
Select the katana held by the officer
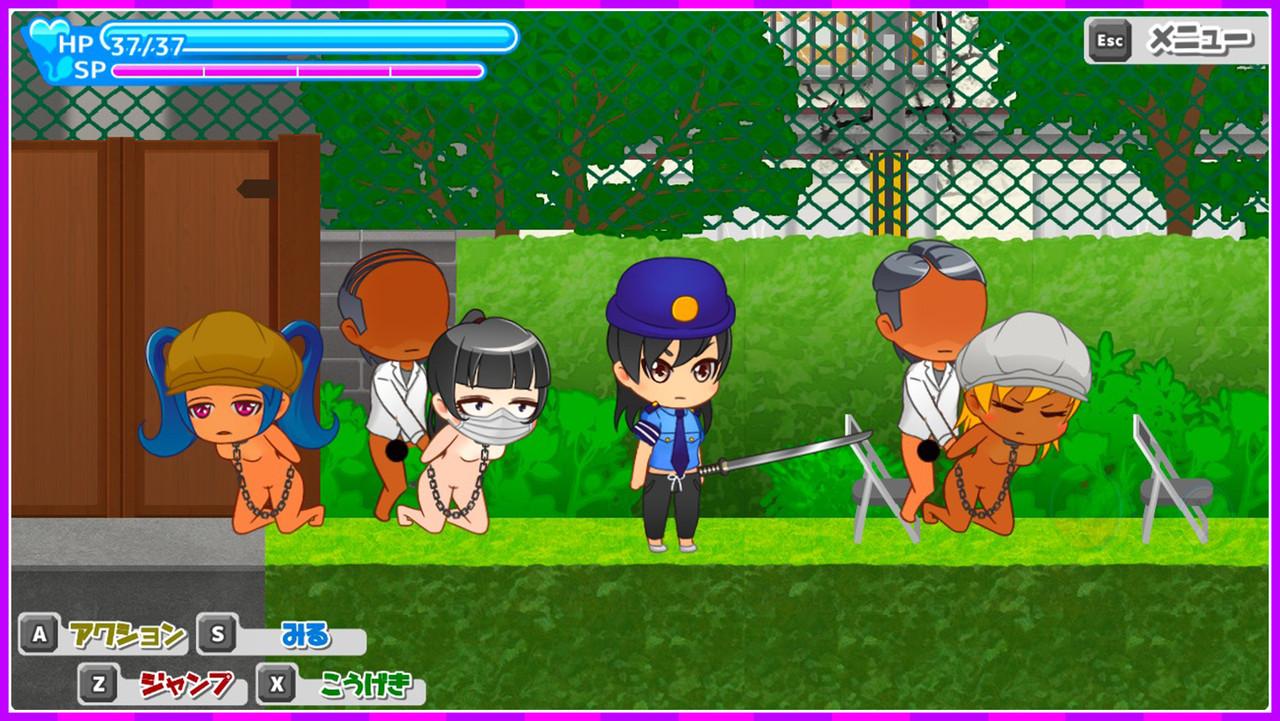coord(790,450)
